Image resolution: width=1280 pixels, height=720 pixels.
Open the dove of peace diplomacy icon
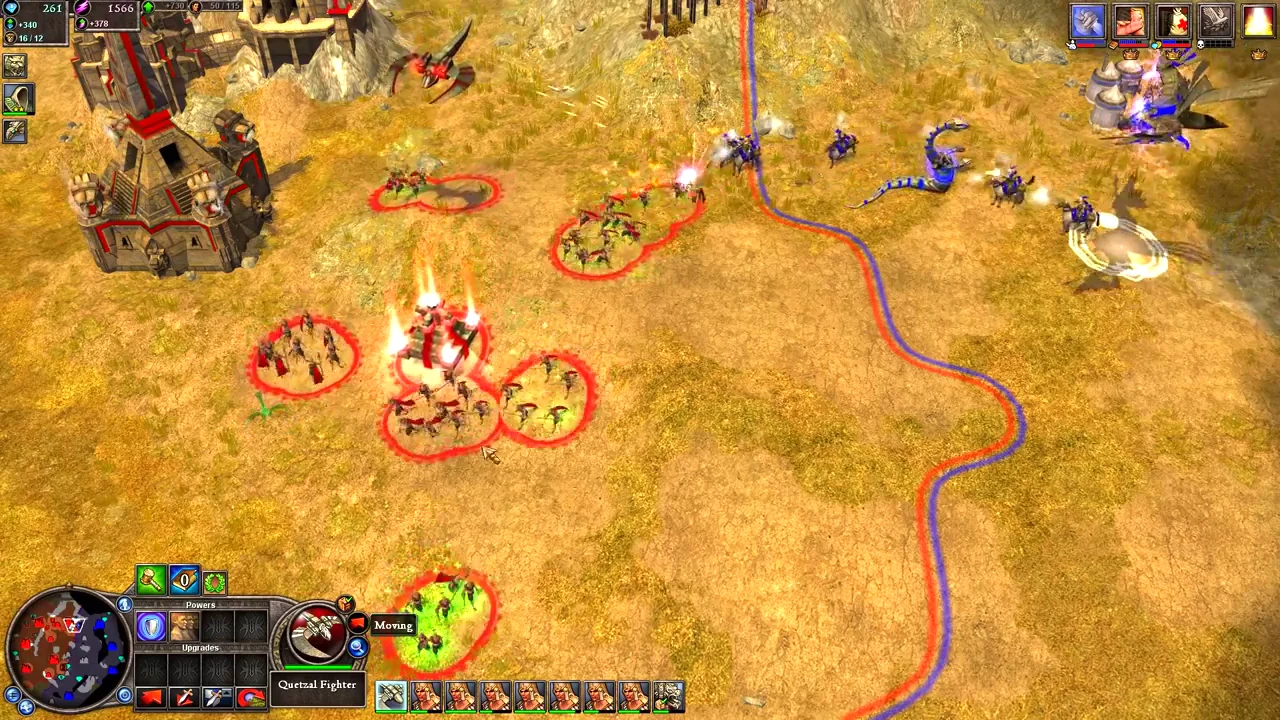pyautogui.click(x=1216, y=22)
